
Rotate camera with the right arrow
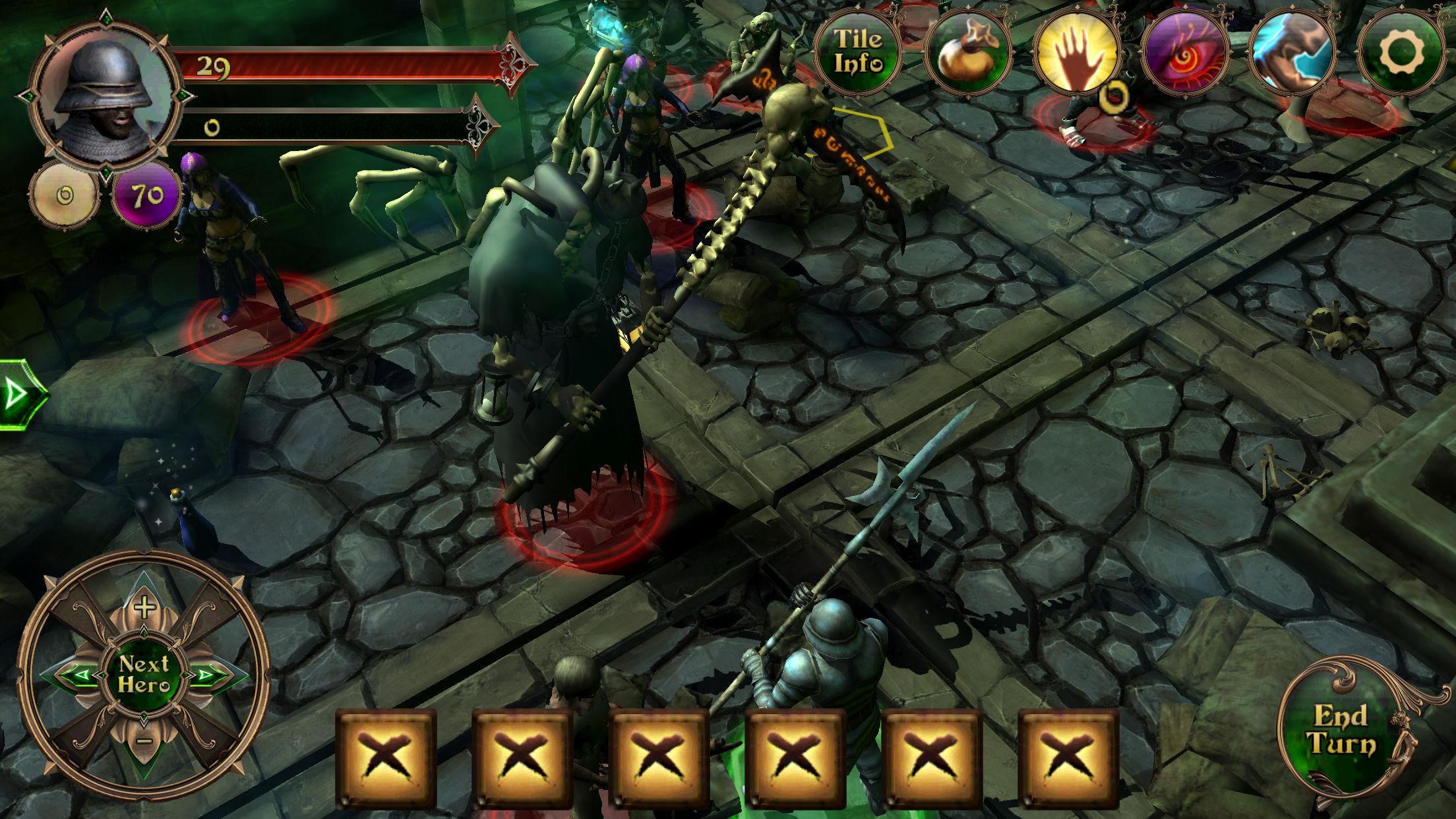pos(213,675)
